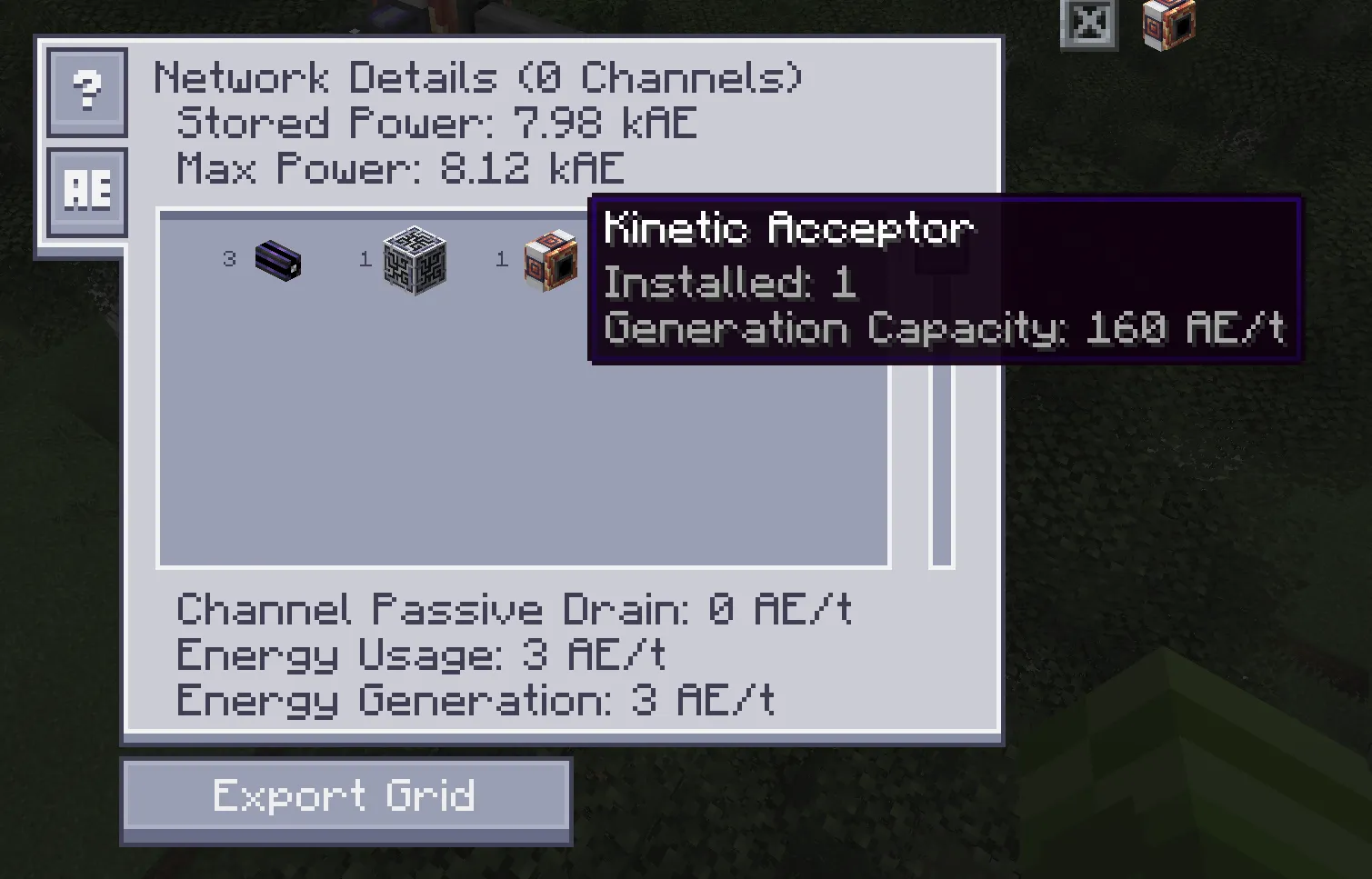Open help with the question mark button
Image resolution: width=1372 pixels, height=879 pixels.
point(86,91)
